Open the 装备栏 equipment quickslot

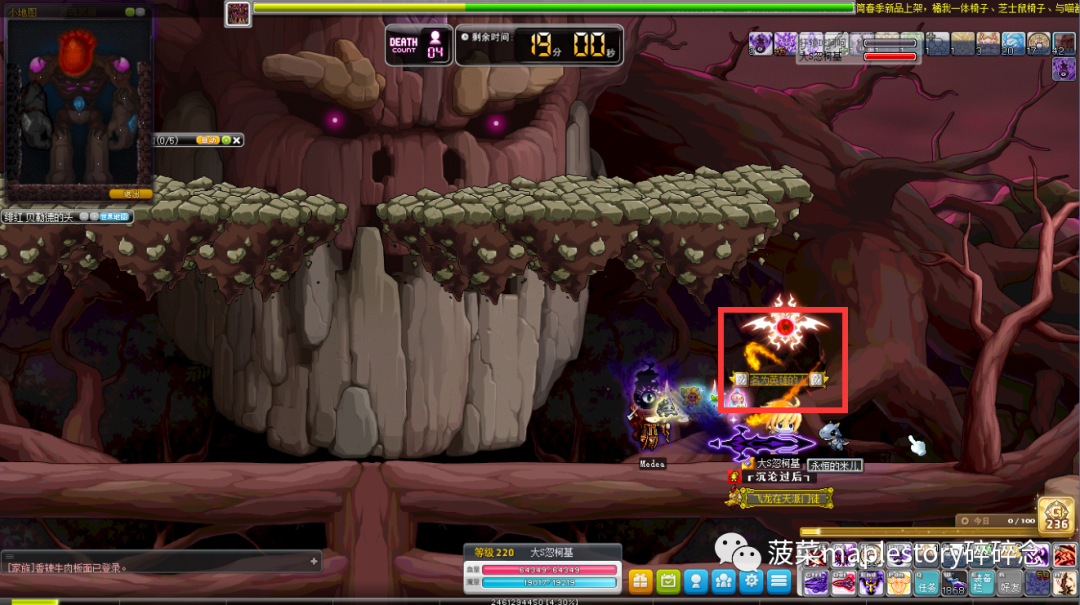pyautogui.click(x=983, y=584)
